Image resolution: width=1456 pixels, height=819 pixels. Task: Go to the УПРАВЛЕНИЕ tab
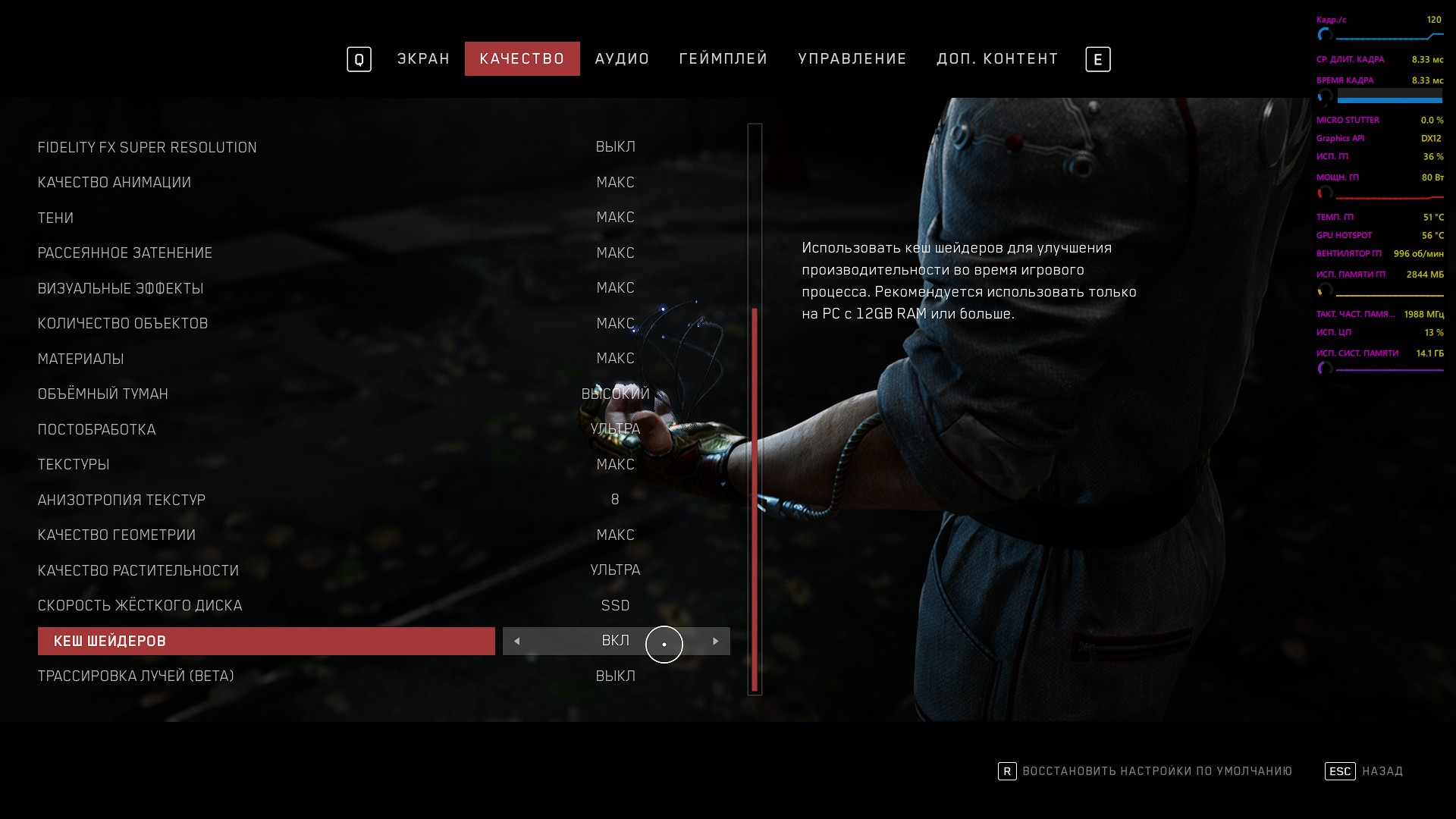[x=852, y=59]
